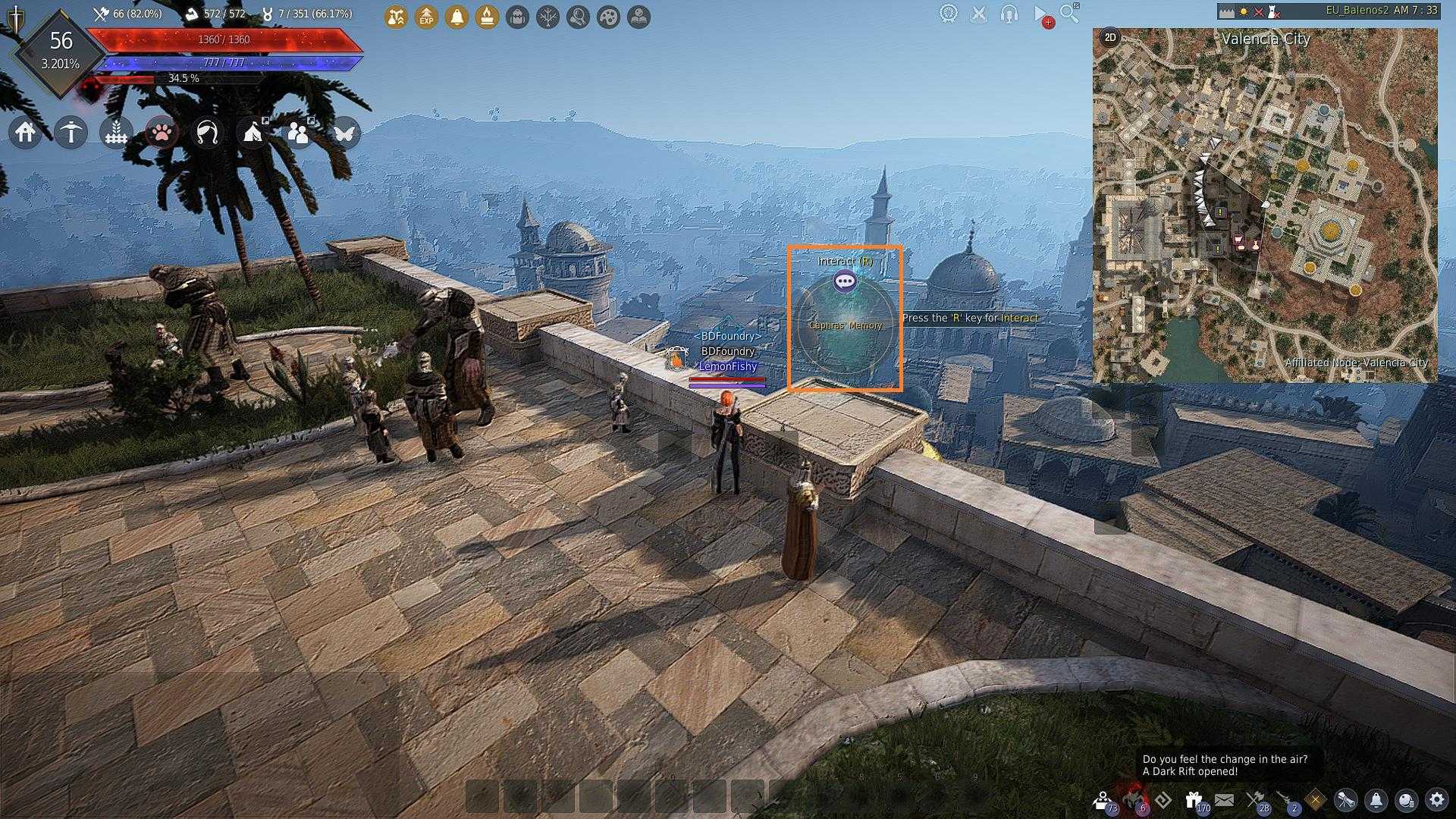This screenshot has width=1456, height=819.
Task: Click the telescope icon
Action: pyautogui.click(x=1345, y=800)
